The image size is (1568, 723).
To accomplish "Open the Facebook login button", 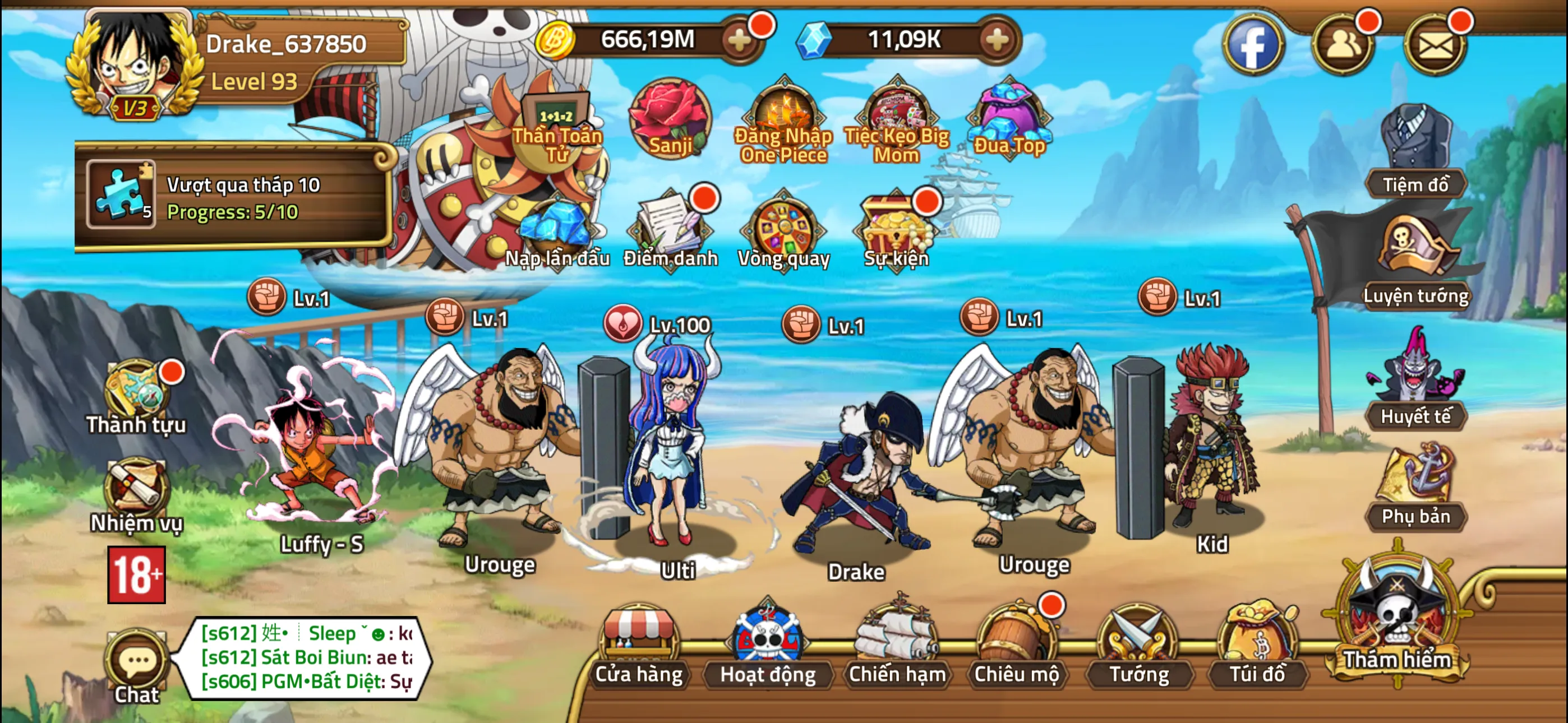I will (x=1254, y=45).
